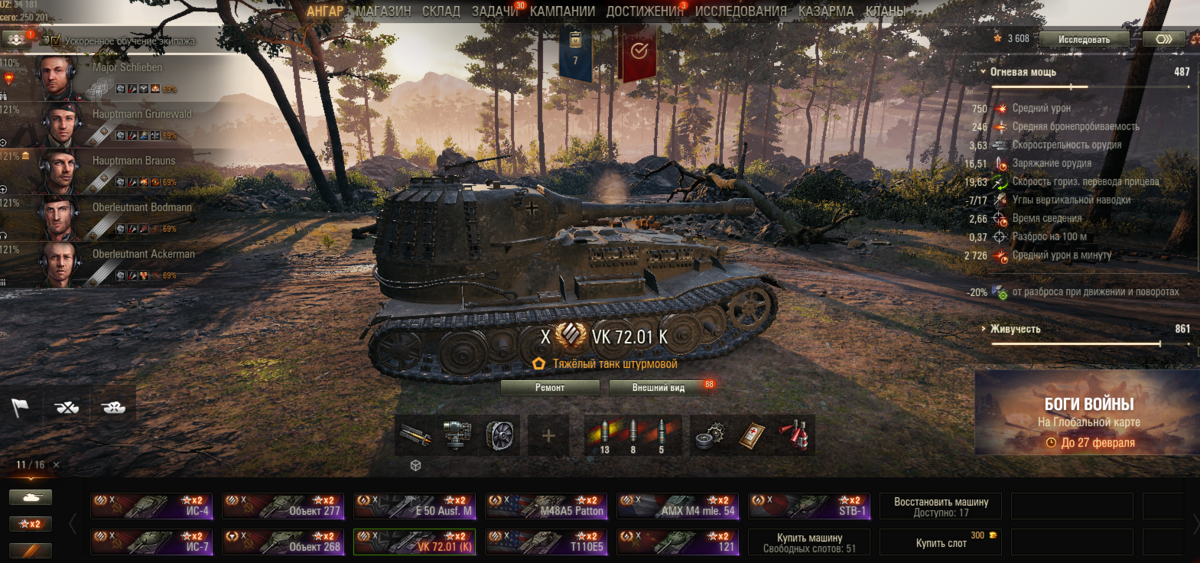Viewport: 1200px width, 563px height.
Task: Select the Объект 277 tank tile
Action: [x=283, y=506]
